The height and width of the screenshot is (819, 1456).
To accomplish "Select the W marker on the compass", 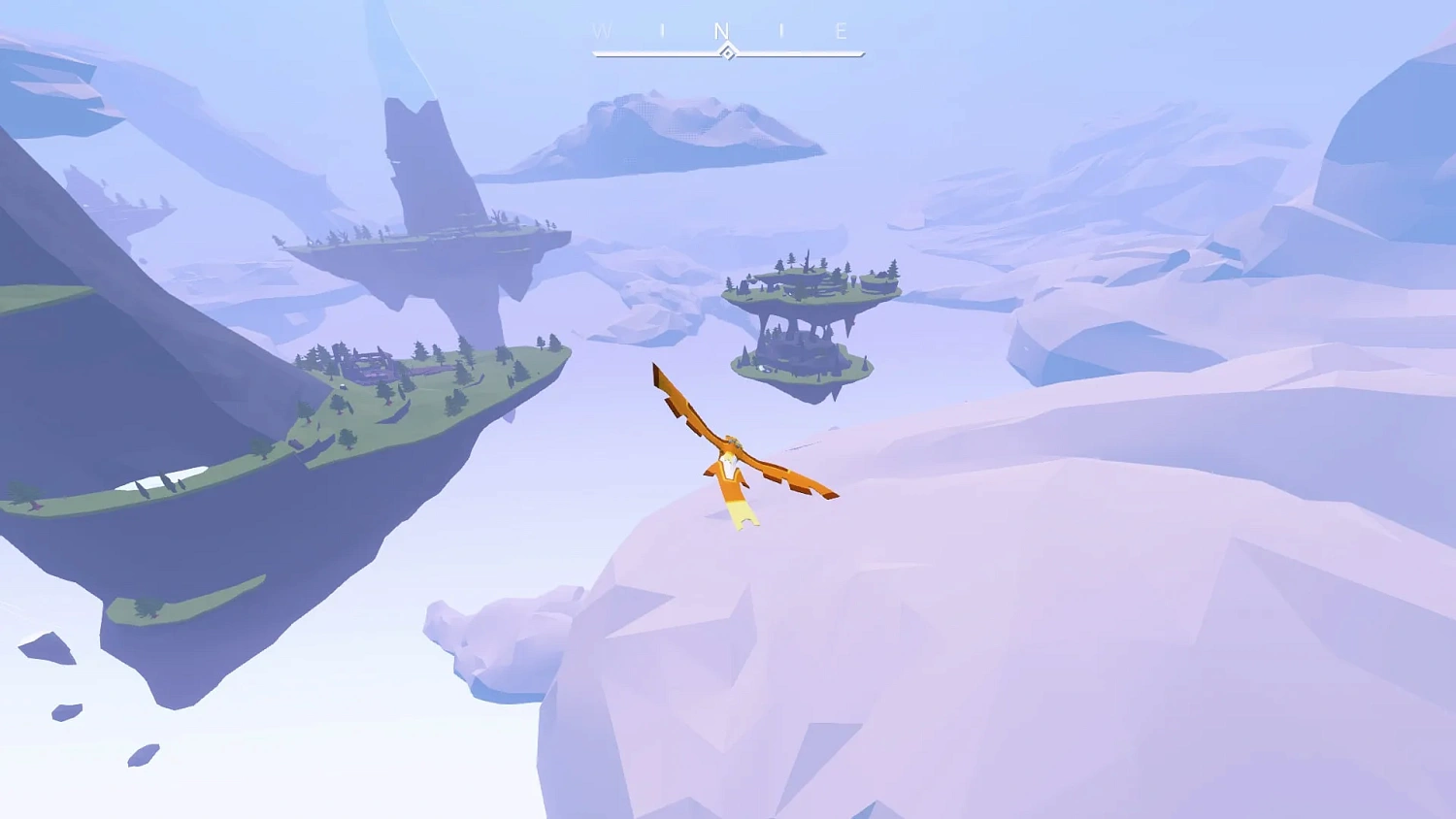I will click(x=602, y=30).
